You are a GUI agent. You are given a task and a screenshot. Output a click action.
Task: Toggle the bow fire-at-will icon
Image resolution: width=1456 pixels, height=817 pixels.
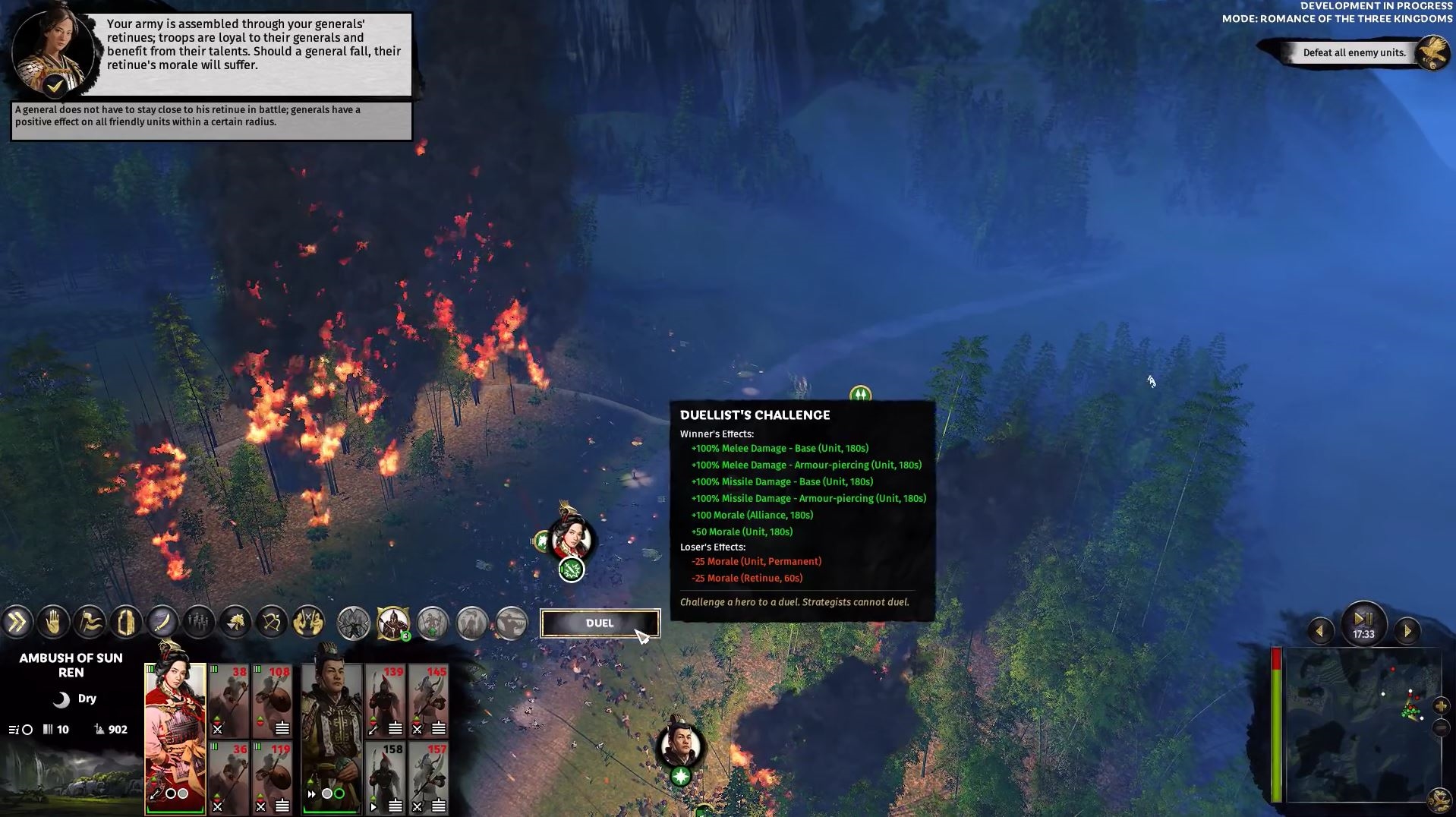271,623
